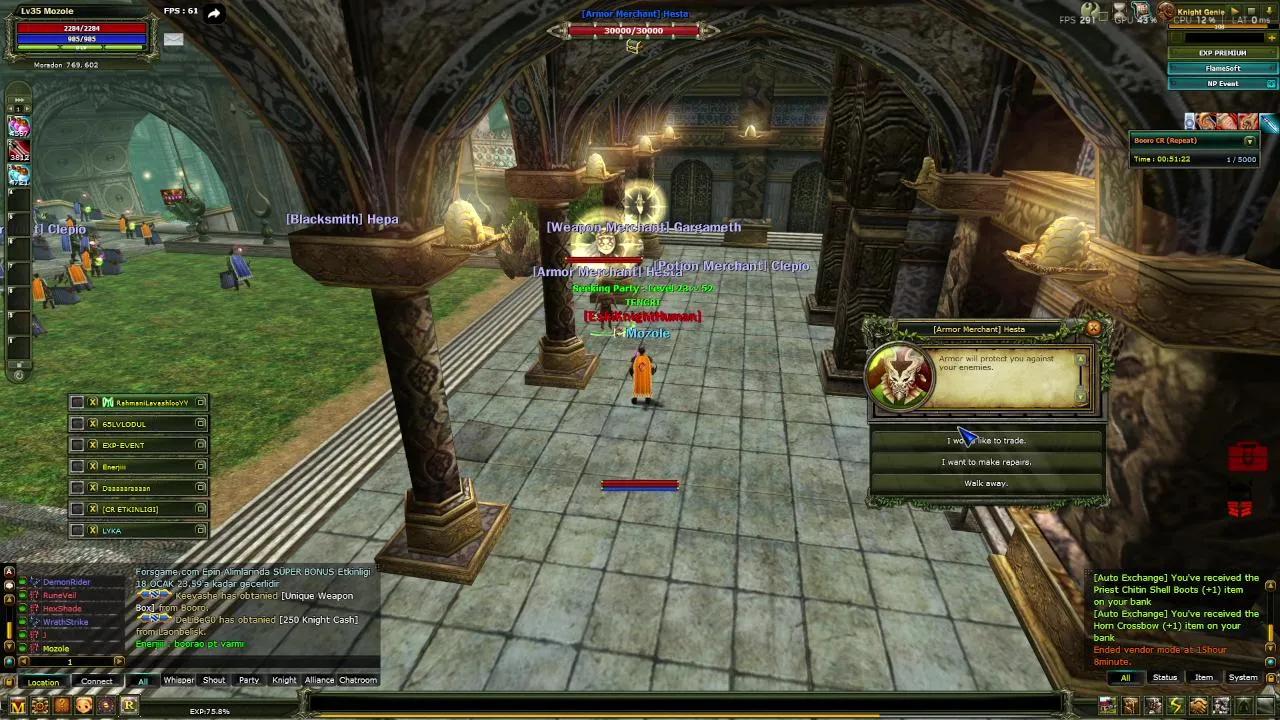Viewport: 1280px width, 720px height.
Task: Open the yellow M menu icon
Action: click(x=18, y=706)
